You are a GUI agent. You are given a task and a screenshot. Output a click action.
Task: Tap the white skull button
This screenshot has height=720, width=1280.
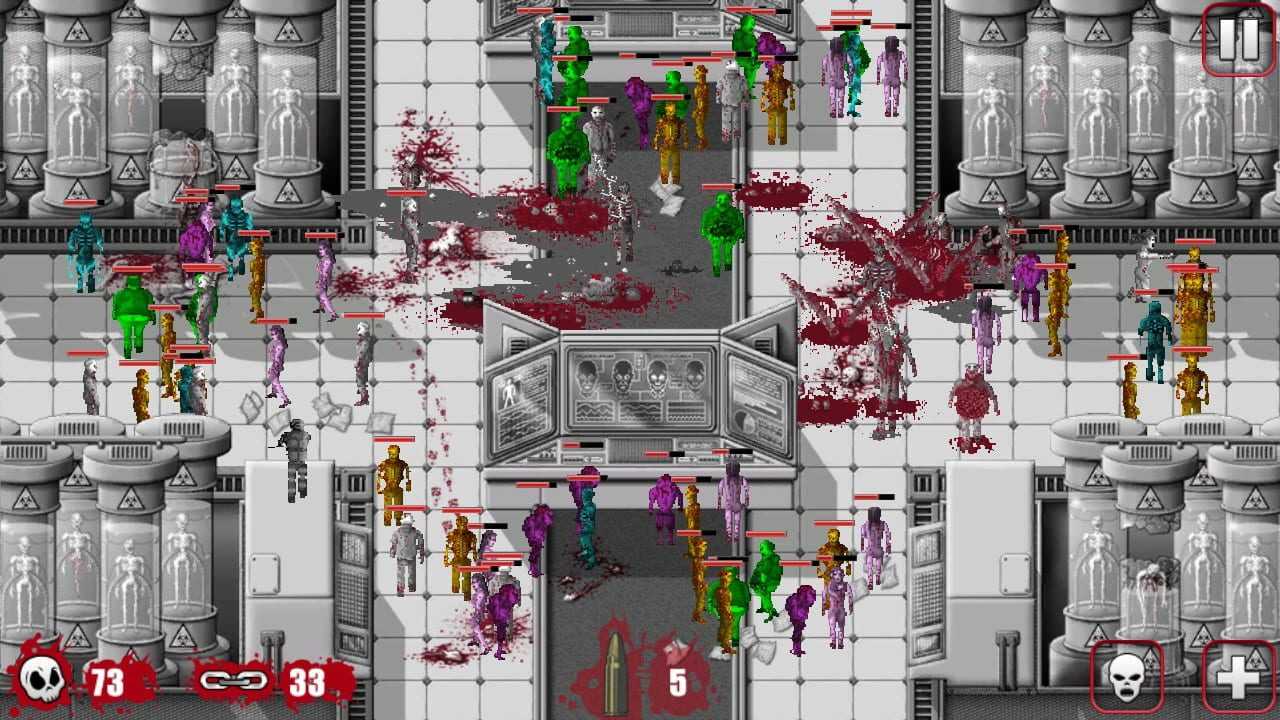click(x=1127, y=678)
